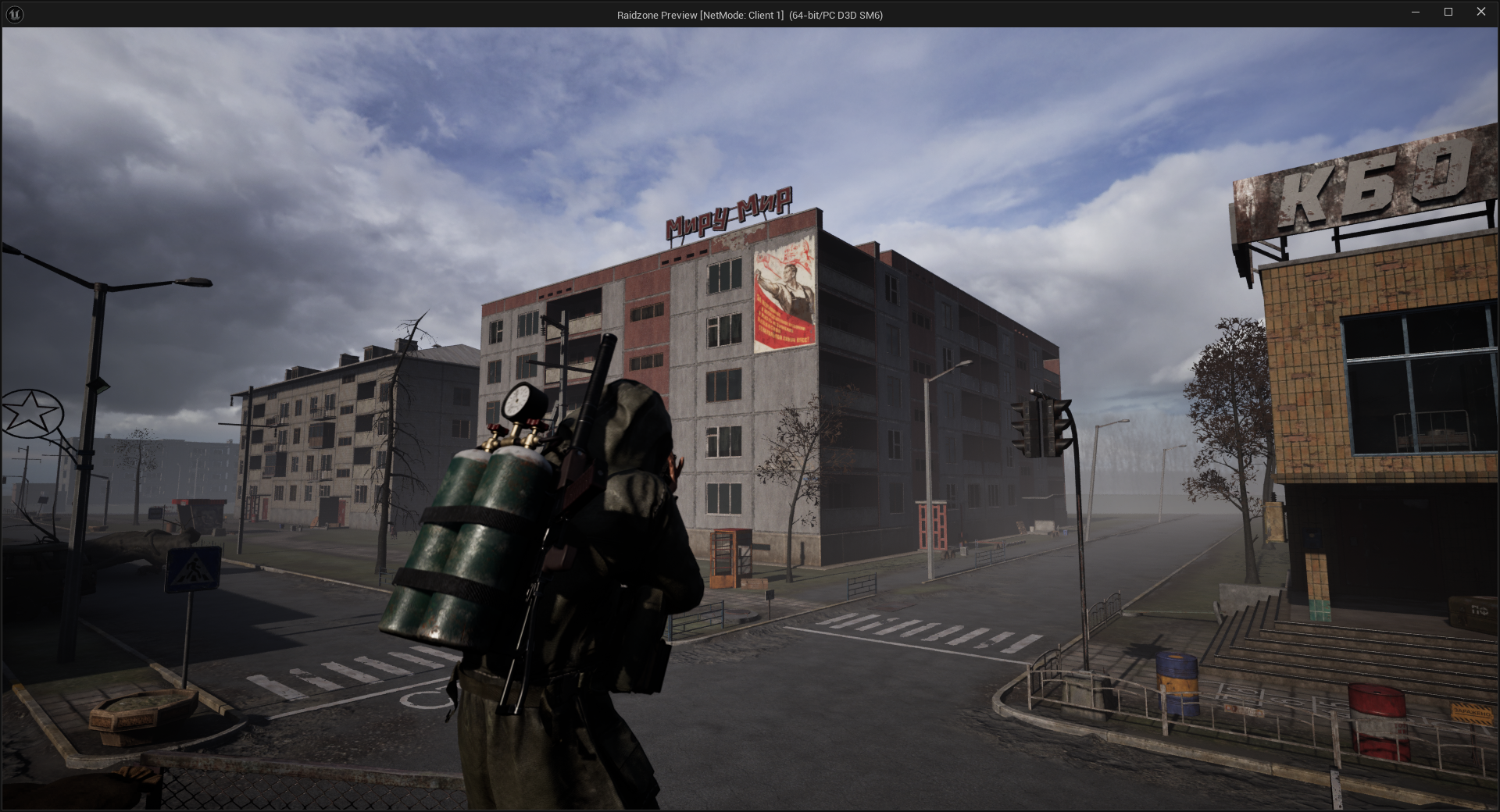
Task: Close the Raidzone Preview window
Action: pos(1480,12)
